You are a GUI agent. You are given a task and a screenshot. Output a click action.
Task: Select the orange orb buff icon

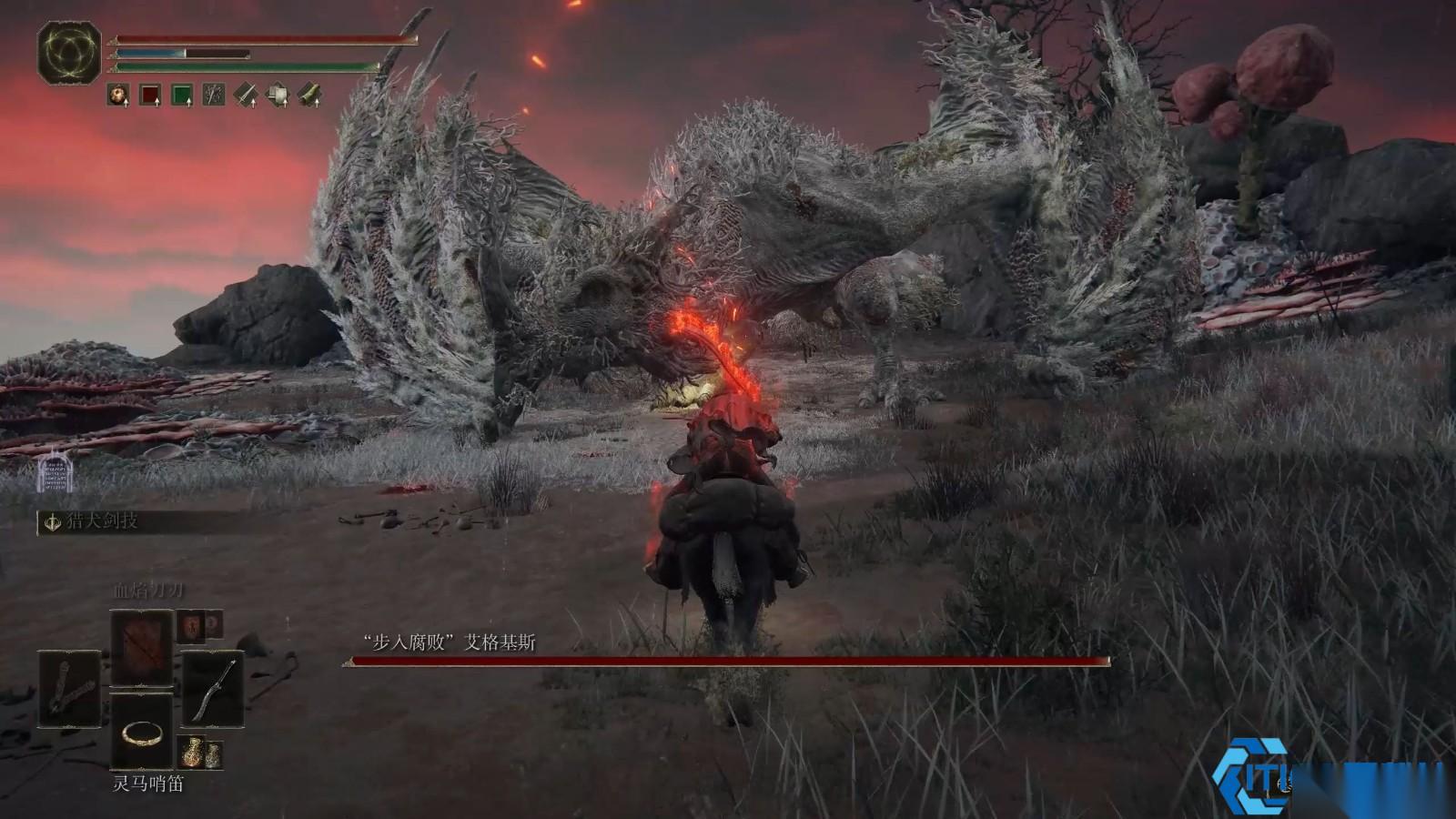(x=118, y=94)
